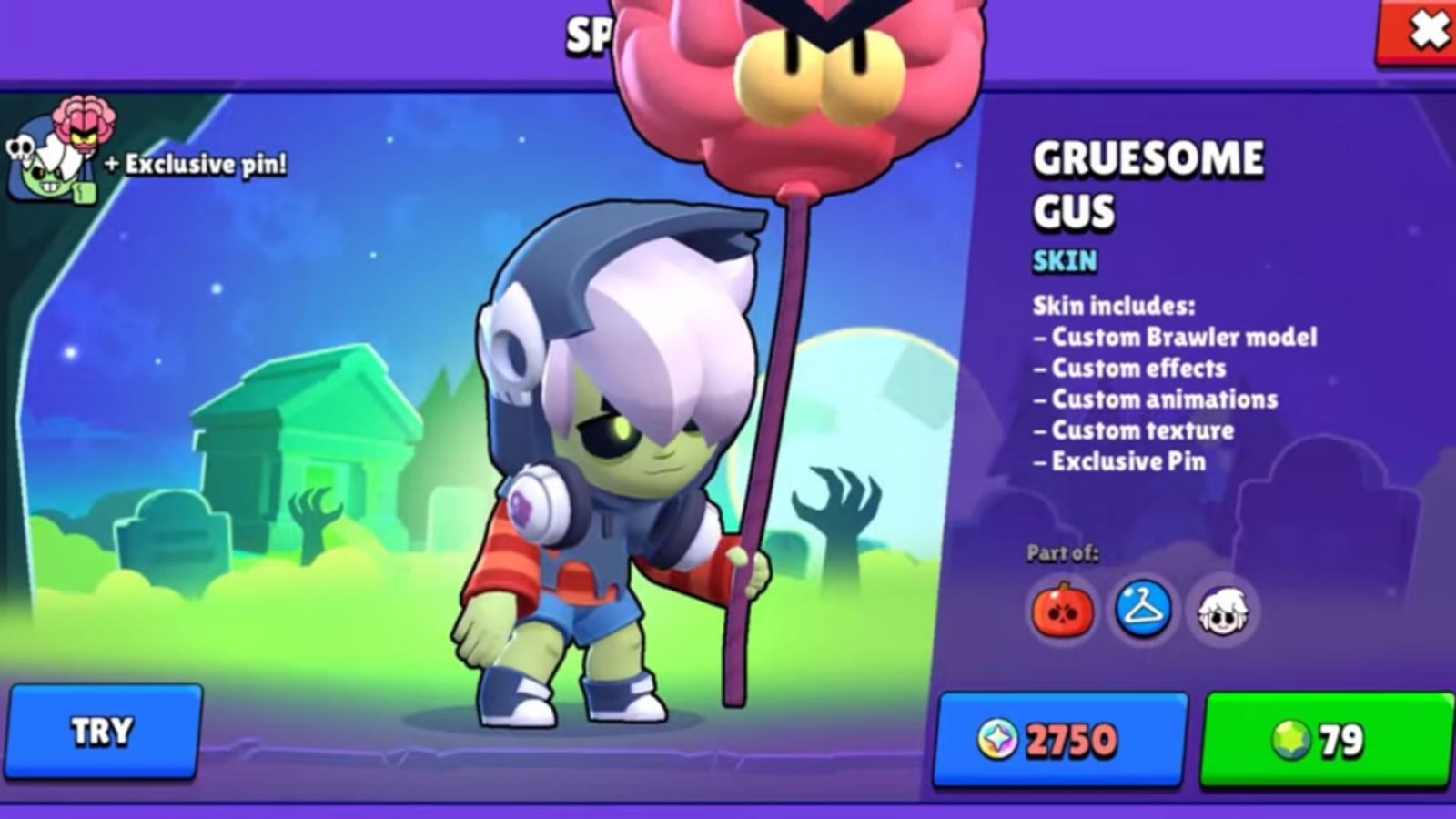This screenshot has height=819, width=1456.
Task: Click the GRUESOME GUS skin title
Action: coord(1119,182)
